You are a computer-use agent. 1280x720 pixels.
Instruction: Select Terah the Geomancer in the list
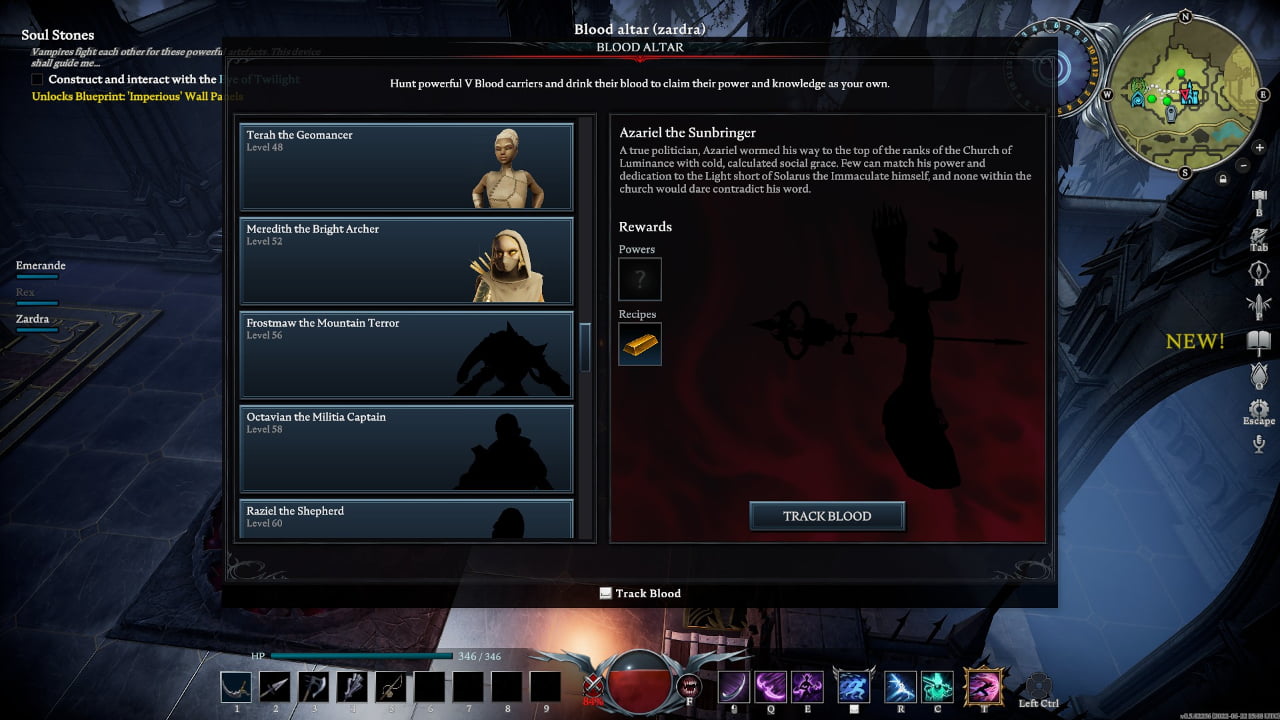(x=406, y=166)
